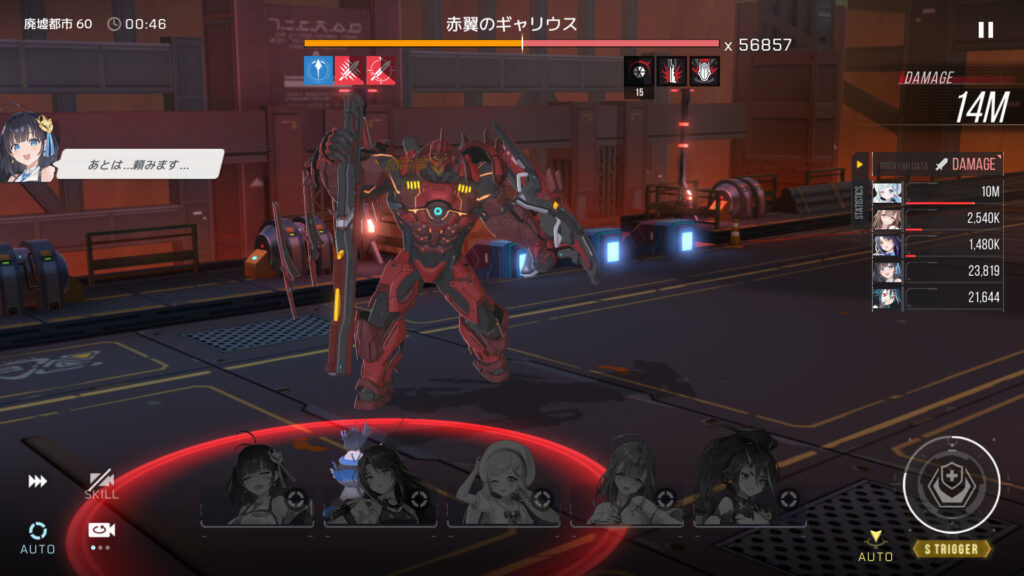Screen dimensions: 1024x576
Task: Activate the S Trigger shield skill
Action: tap(951, 485)
